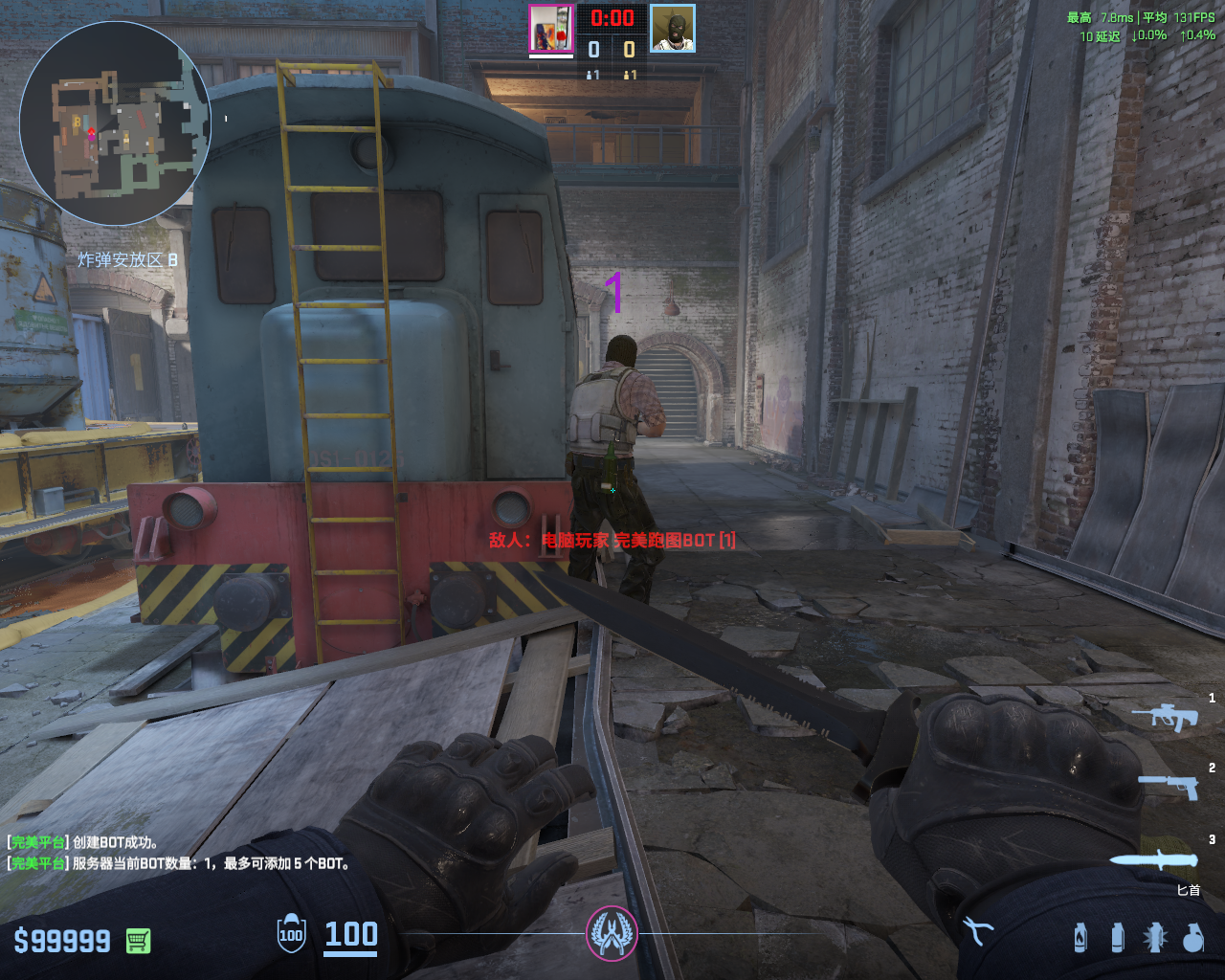Click the armor shield icon
The image size is (1225, 980).
click(x=291, y=934)
